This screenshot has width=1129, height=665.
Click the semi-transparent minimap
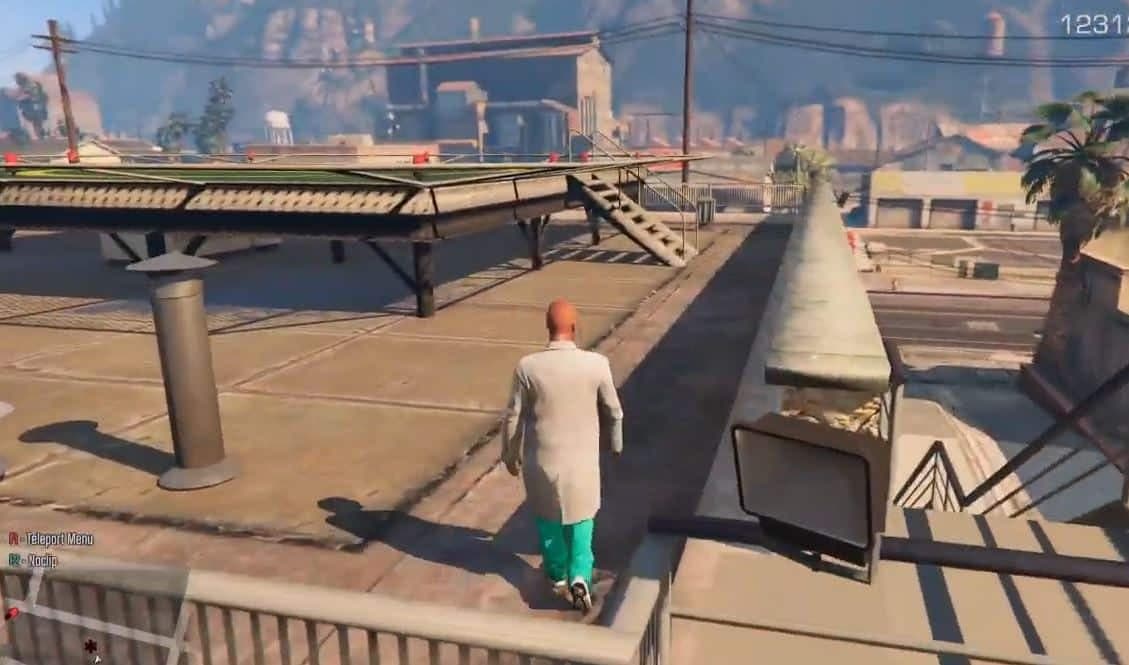point(95,615)
